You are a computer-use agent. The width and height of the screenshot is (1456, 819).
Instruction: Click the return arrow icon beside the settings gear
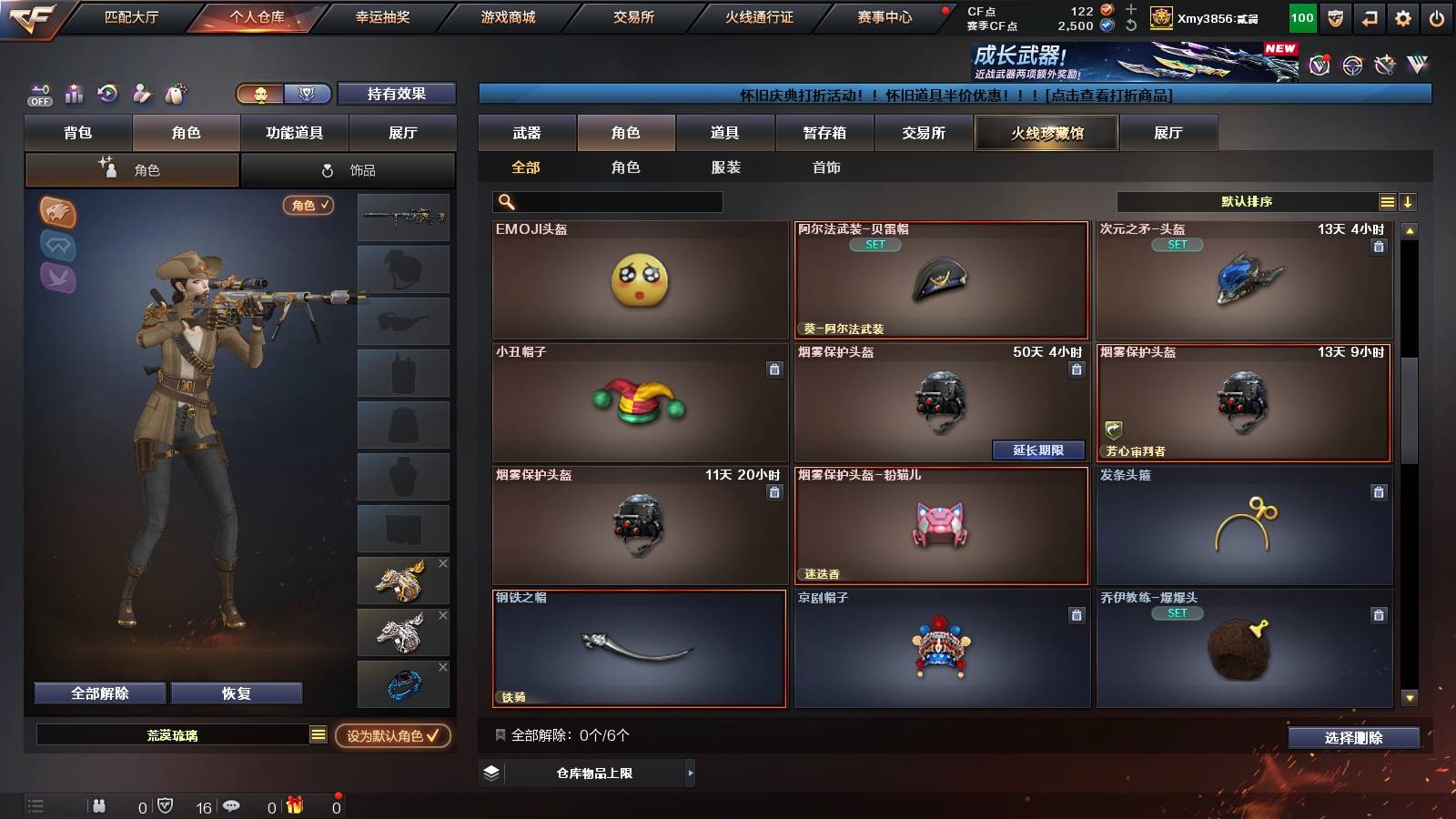pos(1370,15)
